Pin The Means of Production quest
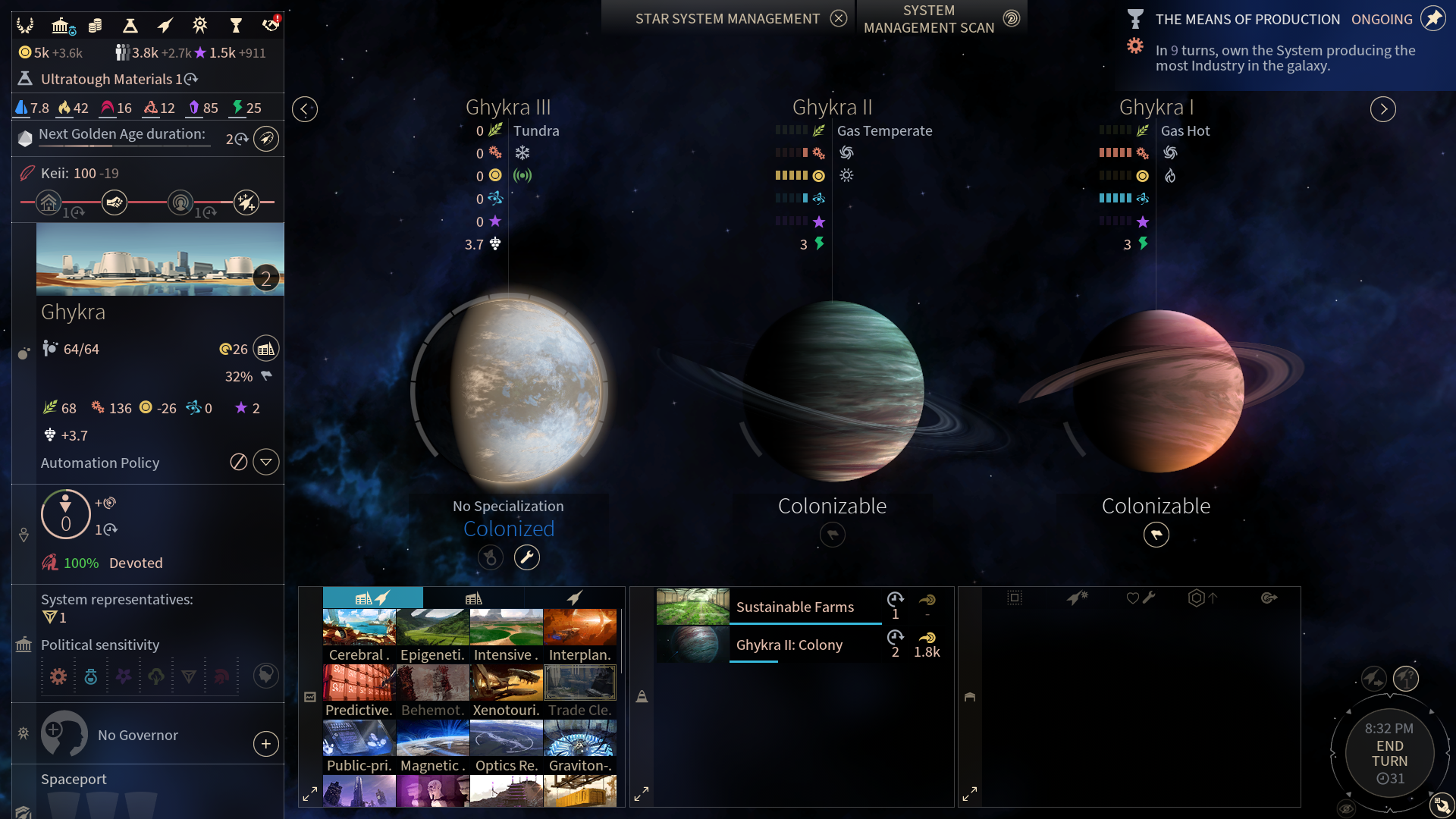The width and height of the screenshot is (1456, 819). (x=1432, y=18)
